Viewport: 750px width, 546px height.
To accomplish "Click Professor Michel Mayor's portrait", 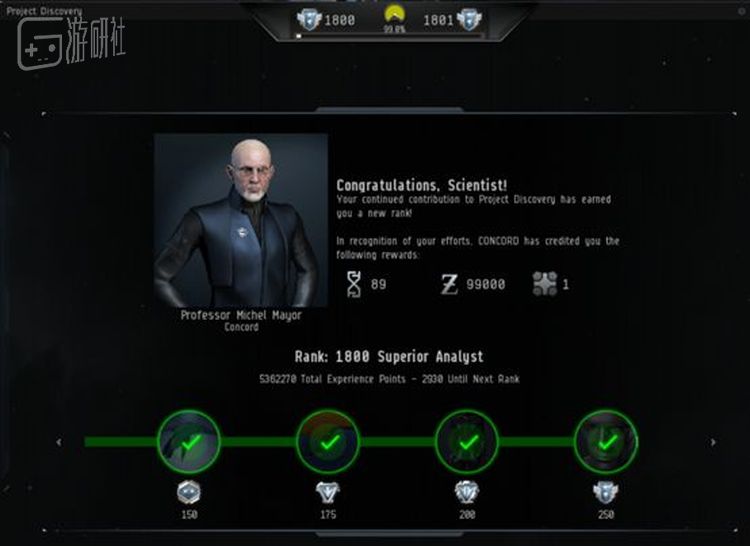I will pyautogui.click(x=241, y=220).
